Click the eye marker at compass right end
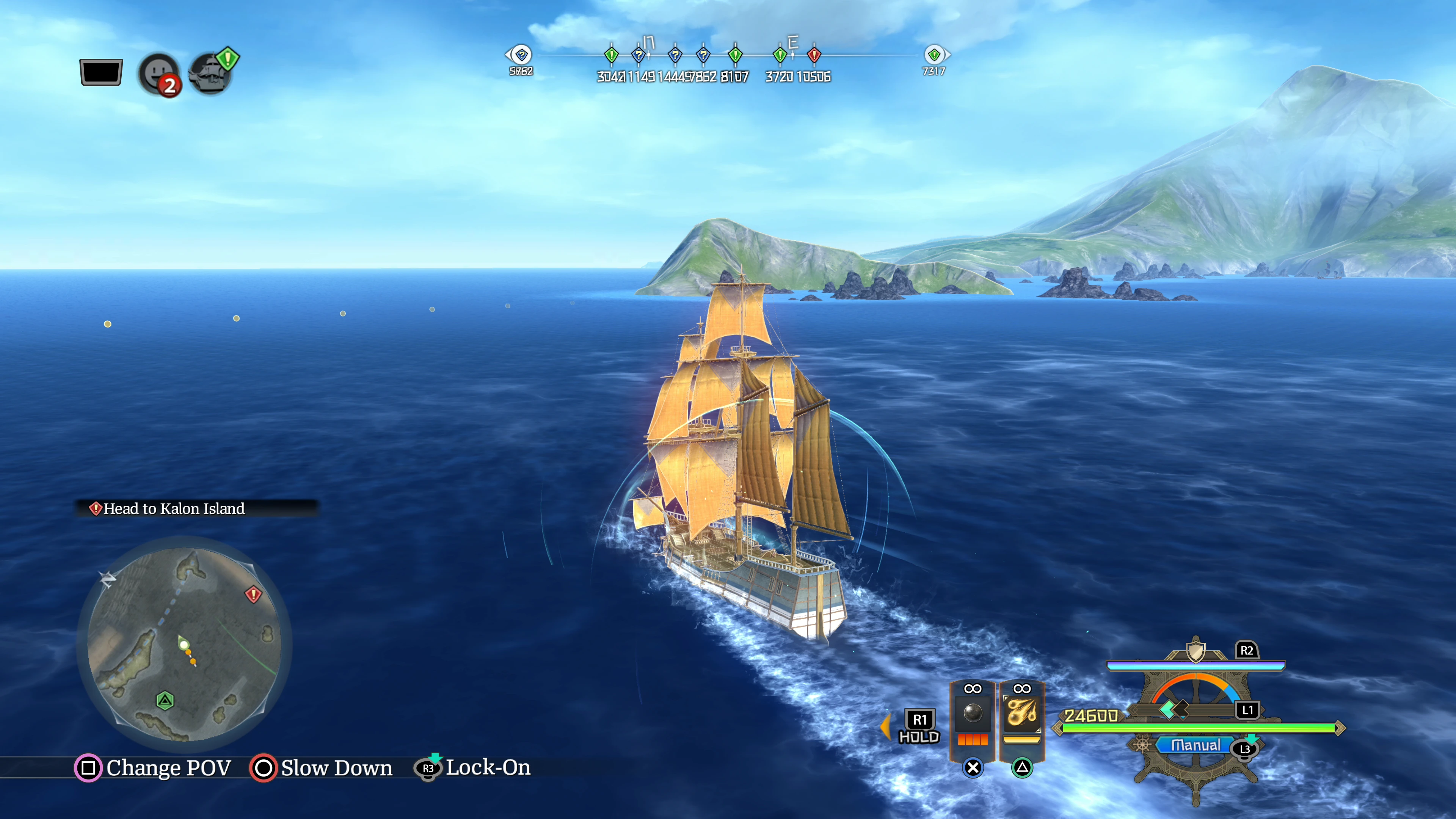 pos(934,55)
